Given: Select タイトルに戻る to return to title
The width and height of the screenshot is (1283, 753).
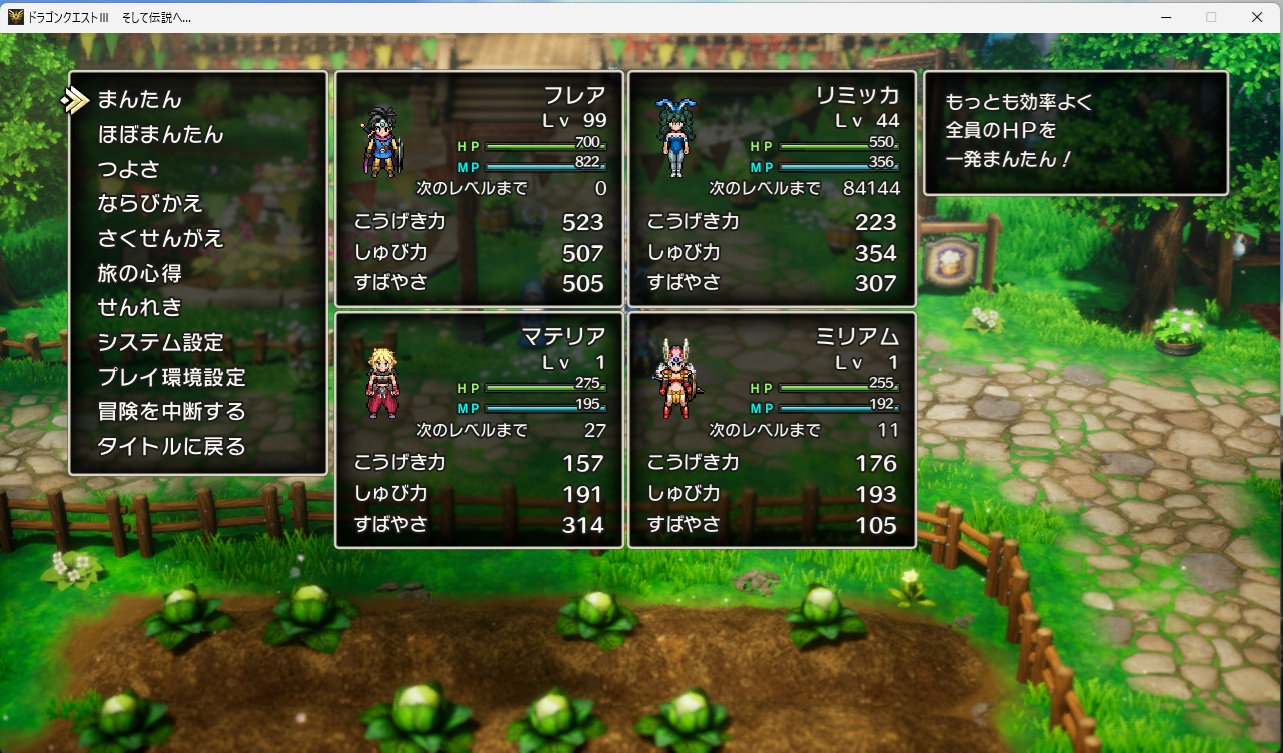Looking at the screenshot, I should coord(171,446).
